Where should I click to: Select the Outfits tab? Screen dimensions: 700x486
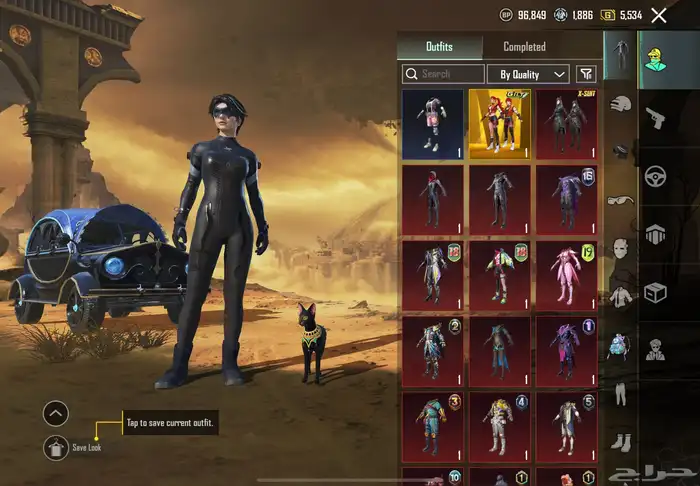coord(439,47)
